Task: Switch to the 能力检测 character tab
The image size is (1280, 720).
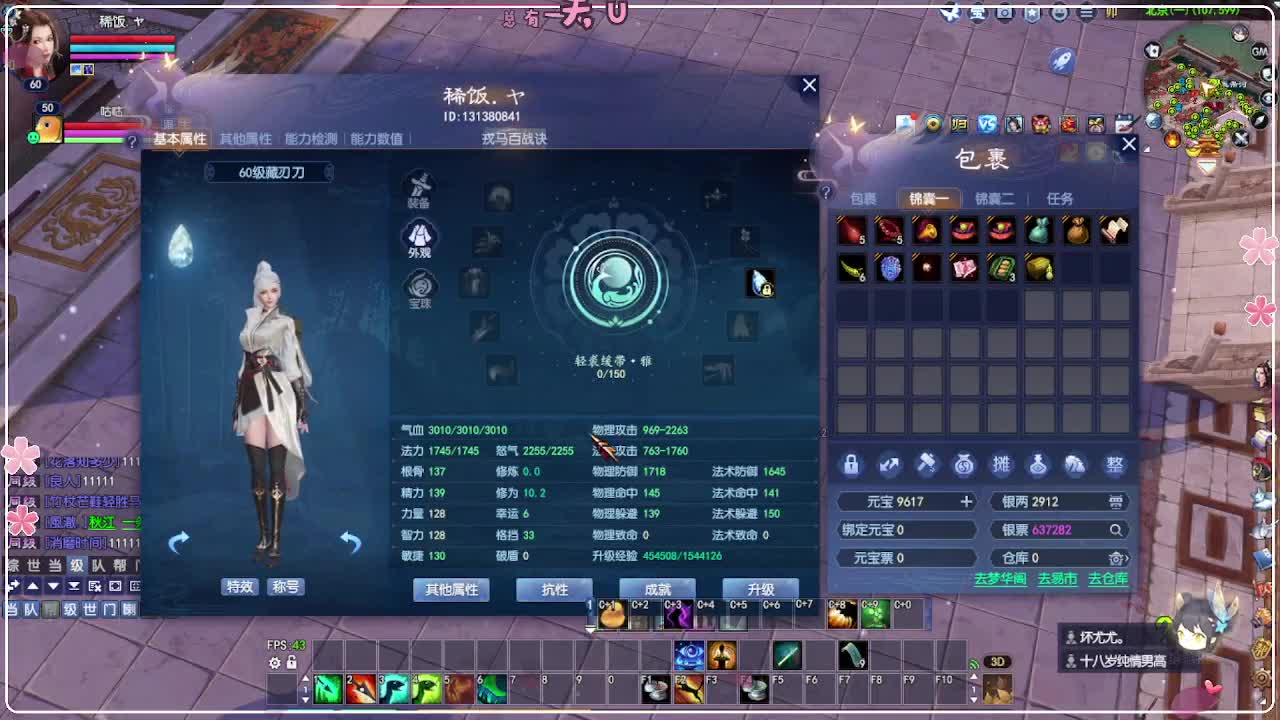Action: pyautogui.click(x=310, y=139)
